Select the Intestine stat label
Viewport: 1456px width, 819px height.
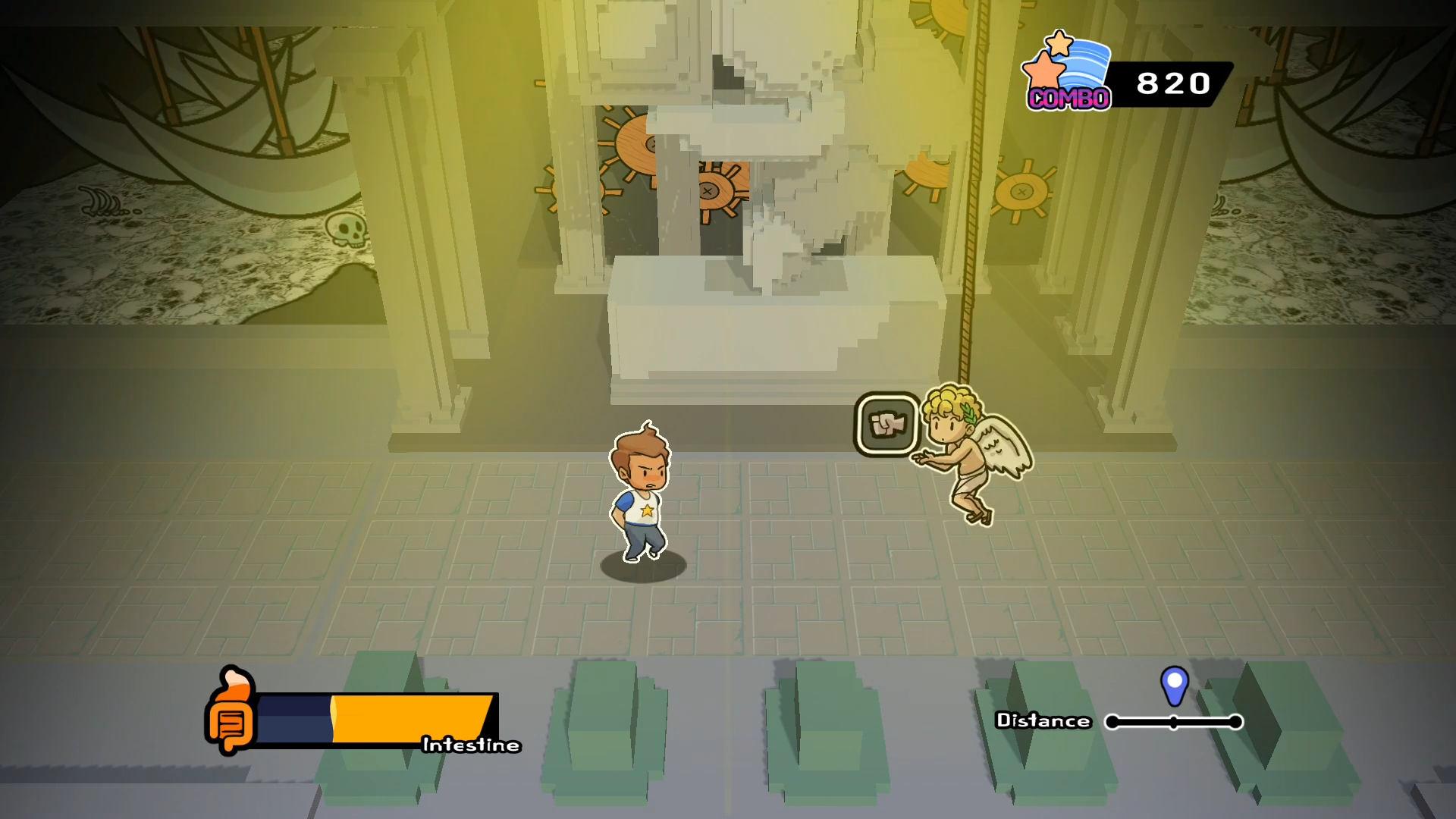[x=470, y=745]
